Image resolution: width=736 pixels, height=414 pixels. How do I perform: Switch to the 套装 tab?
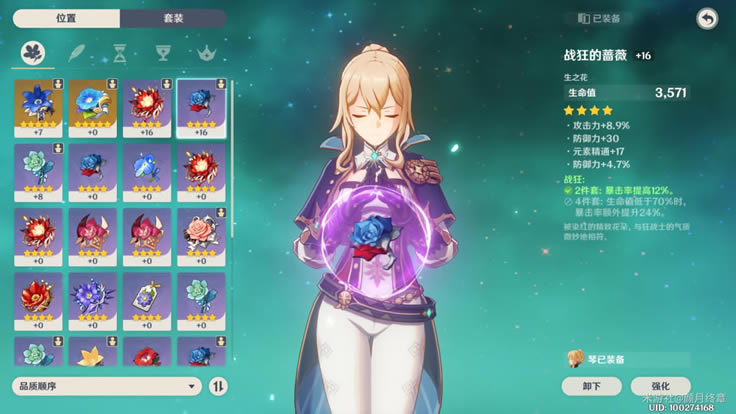[172, 19]
